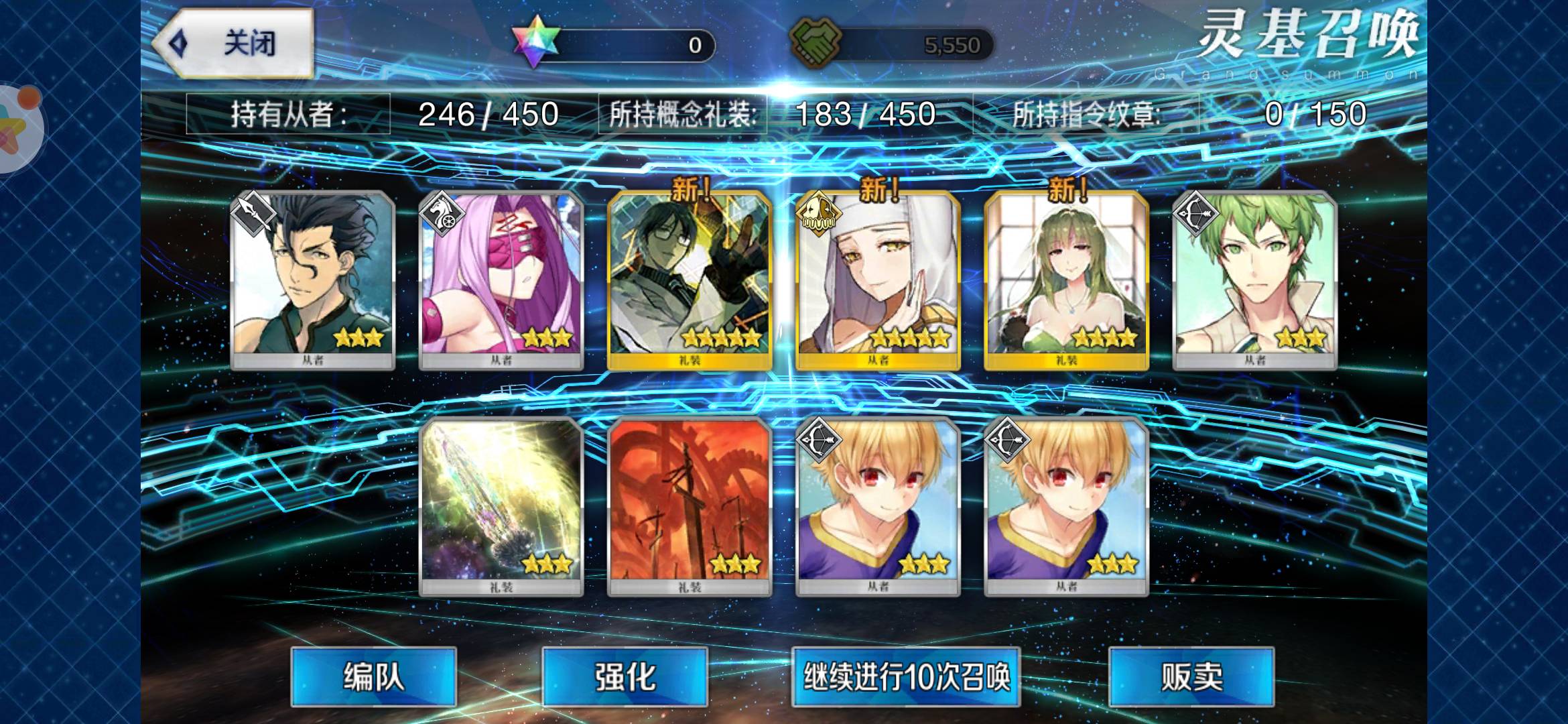The height and width of the screenshot is (724, 1568).
Task: Open the red gears and swords craft essence
Action: [690, 507]
